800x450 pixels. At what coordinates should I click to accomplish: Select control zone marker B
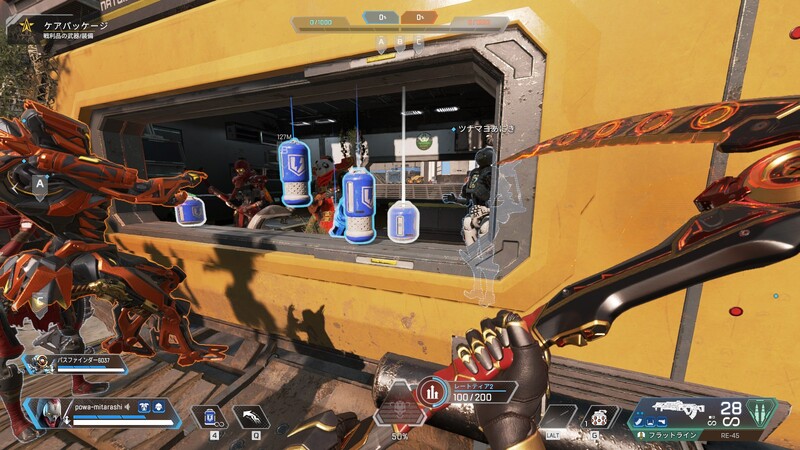[400, 43]
